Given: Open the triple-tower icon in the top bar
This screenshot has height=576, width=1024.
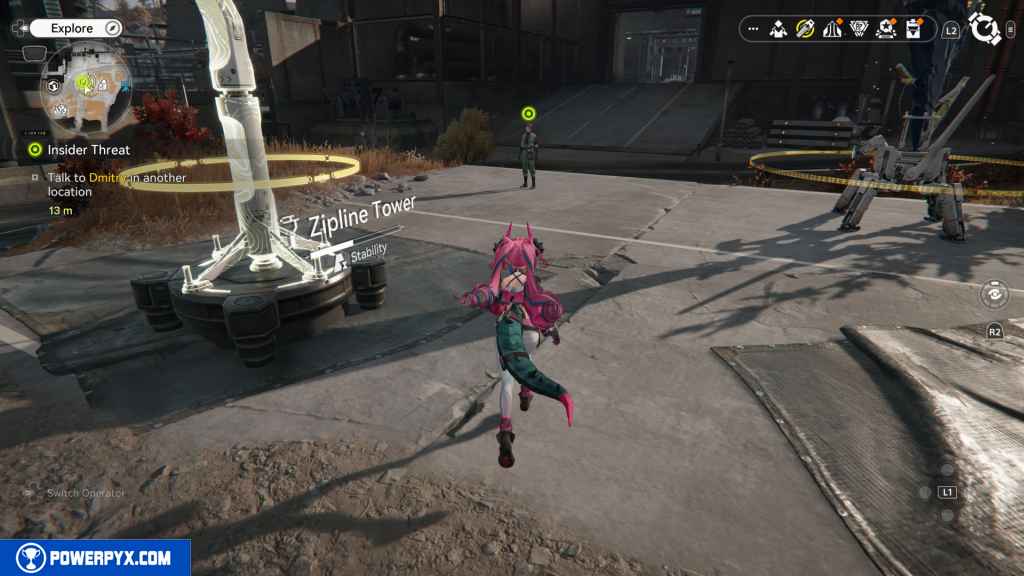Looking at the screenshot, I should (x=831, y=29).
